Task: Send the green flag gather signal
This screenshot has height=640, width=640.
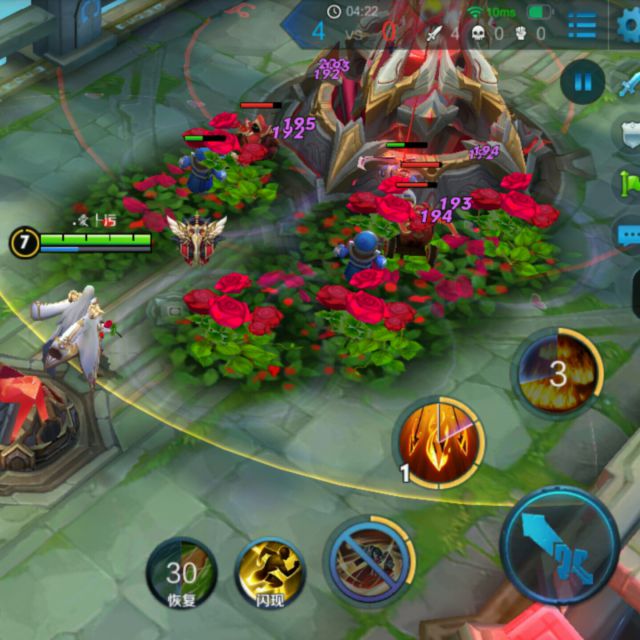Action: pyautogui.click(x=630, y=186)
